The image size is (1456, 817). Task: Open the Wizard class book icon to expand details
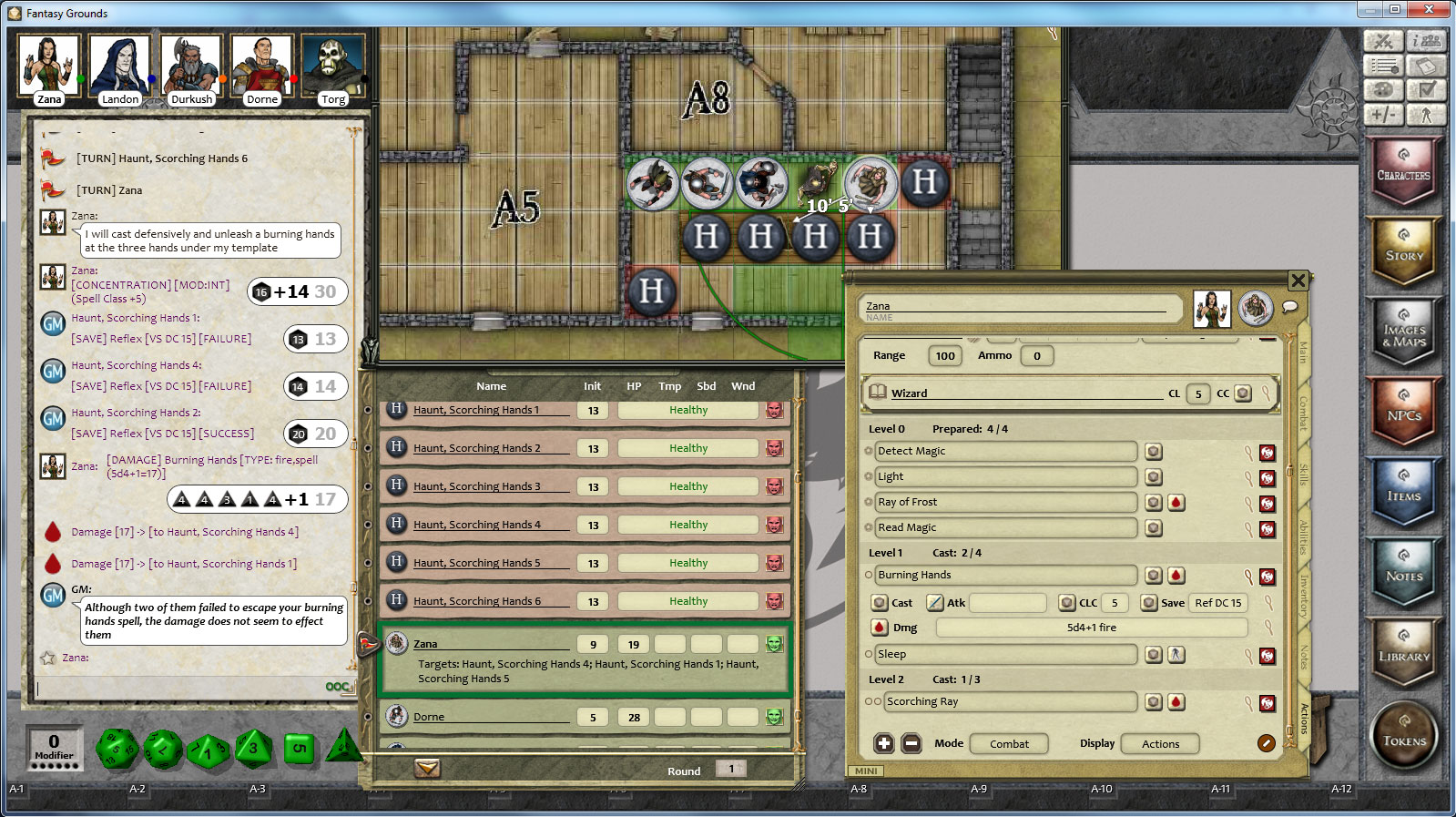tap(877, 393)
